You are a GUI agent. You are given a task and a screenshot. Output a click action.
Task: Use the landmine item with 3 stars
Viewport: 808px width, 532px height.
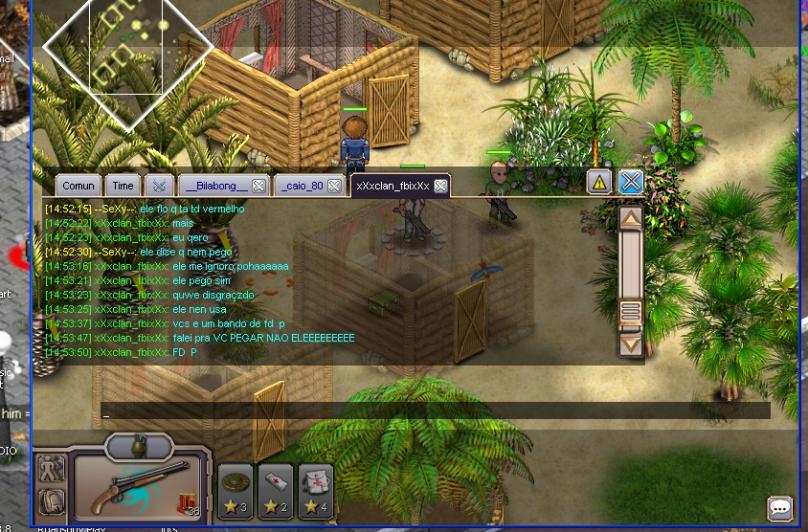[x=236, y=488]
